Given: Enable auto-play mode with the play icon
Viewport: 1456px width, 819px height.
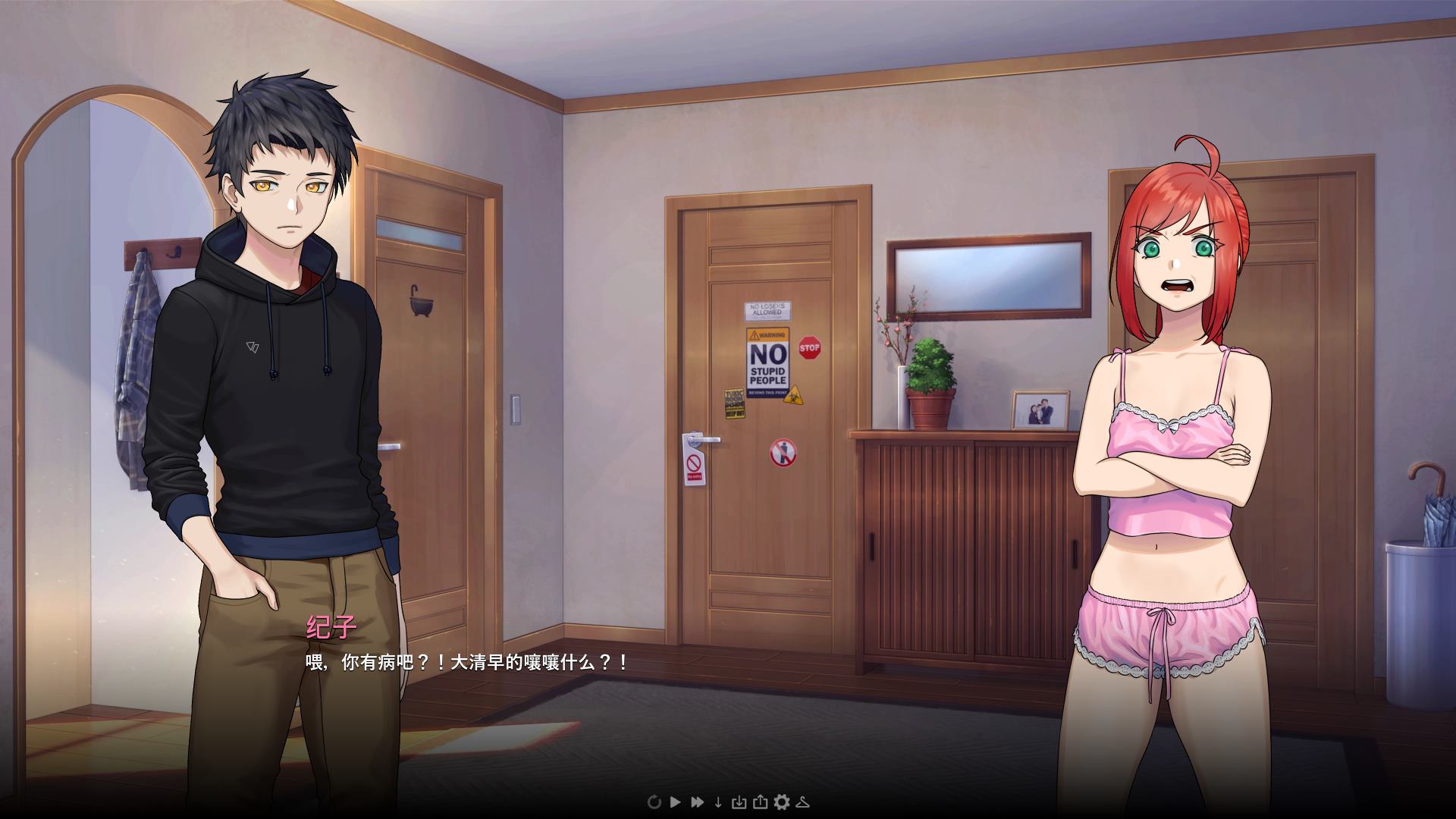Looking at the screenshot, I should [x=676, y=802].
